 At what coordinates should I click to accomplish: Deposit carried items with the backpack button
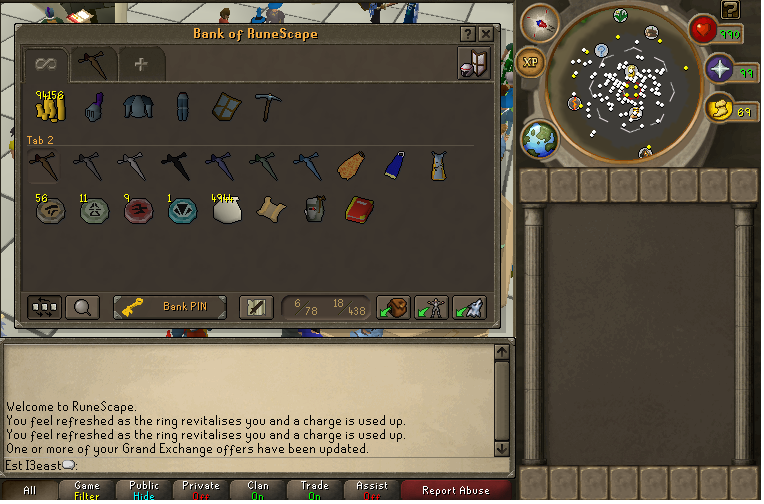392,307
